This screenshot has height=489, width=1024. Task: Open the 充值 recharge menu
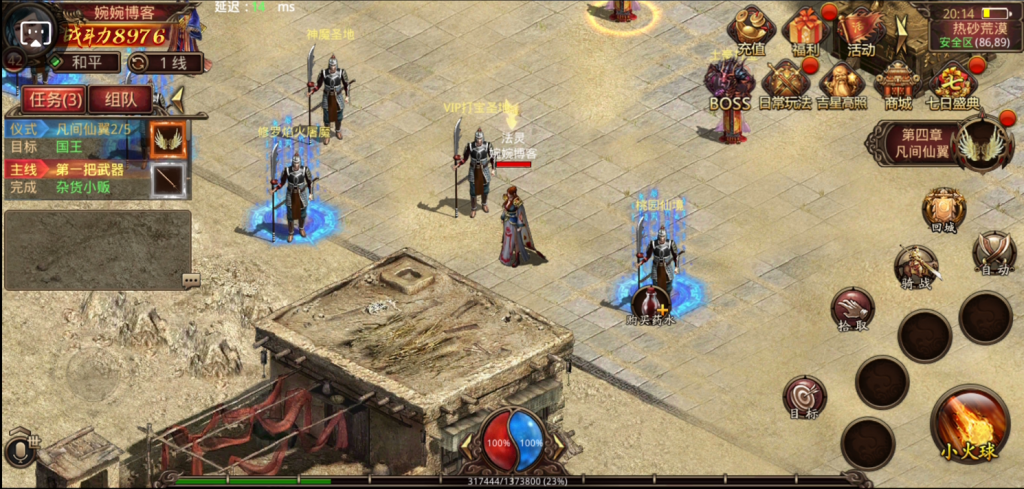pyautogui.click(x=751, y=29)
